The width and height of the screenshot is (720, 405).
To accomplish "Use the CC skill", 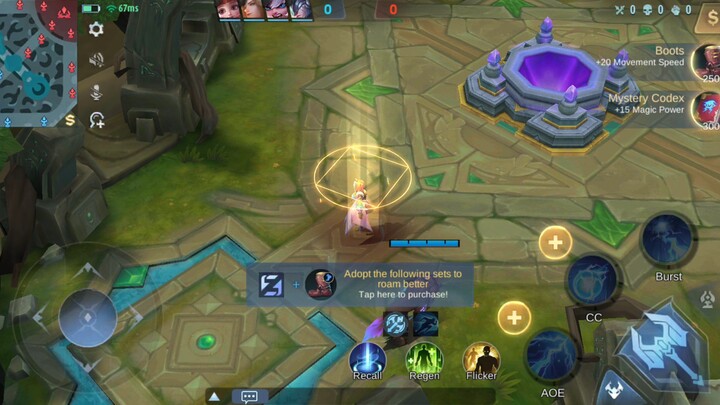I will 593,282.
